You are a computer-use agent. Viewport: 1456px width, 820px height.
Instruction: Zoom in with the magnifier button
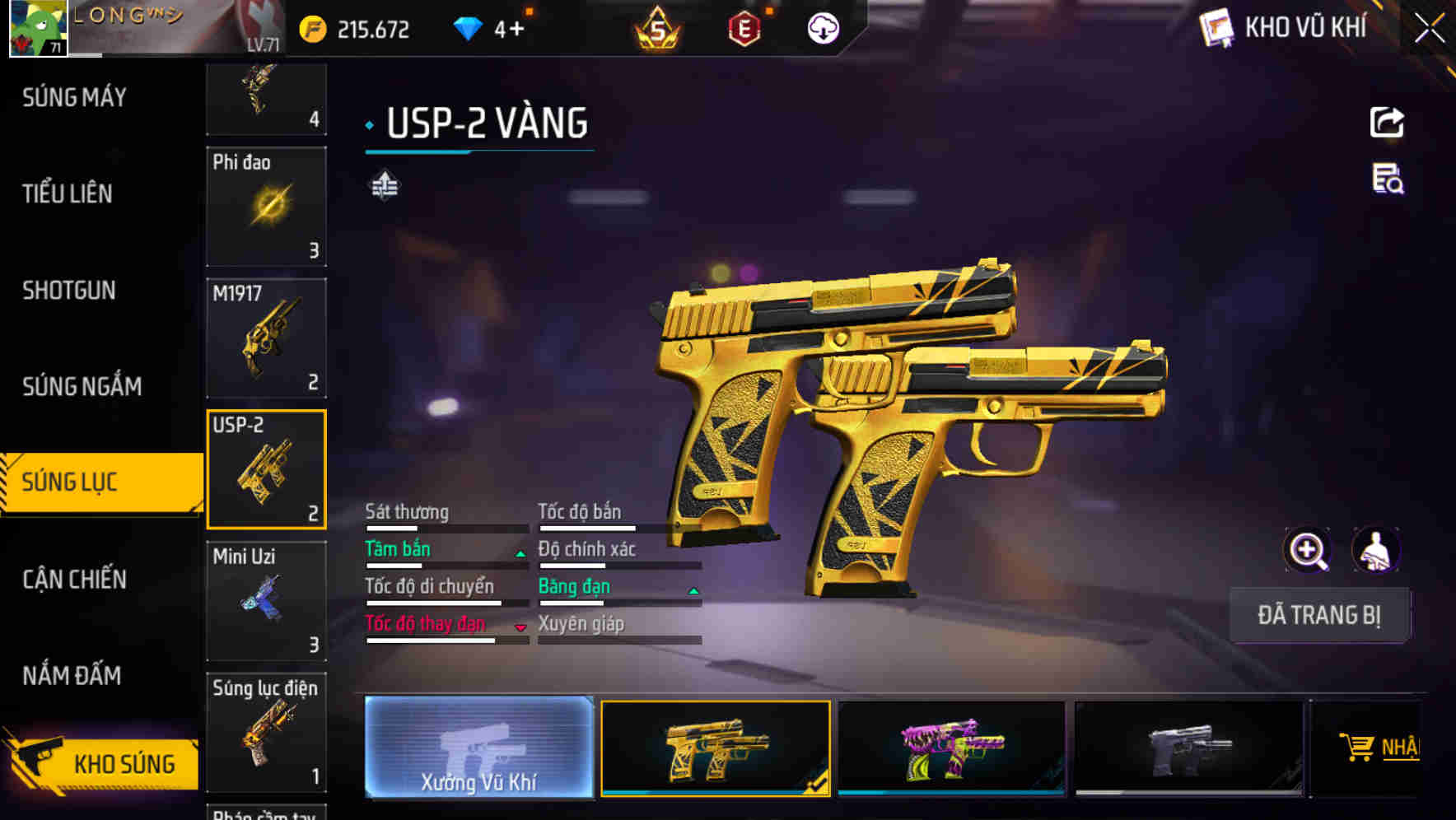[x=1307, y=551]
